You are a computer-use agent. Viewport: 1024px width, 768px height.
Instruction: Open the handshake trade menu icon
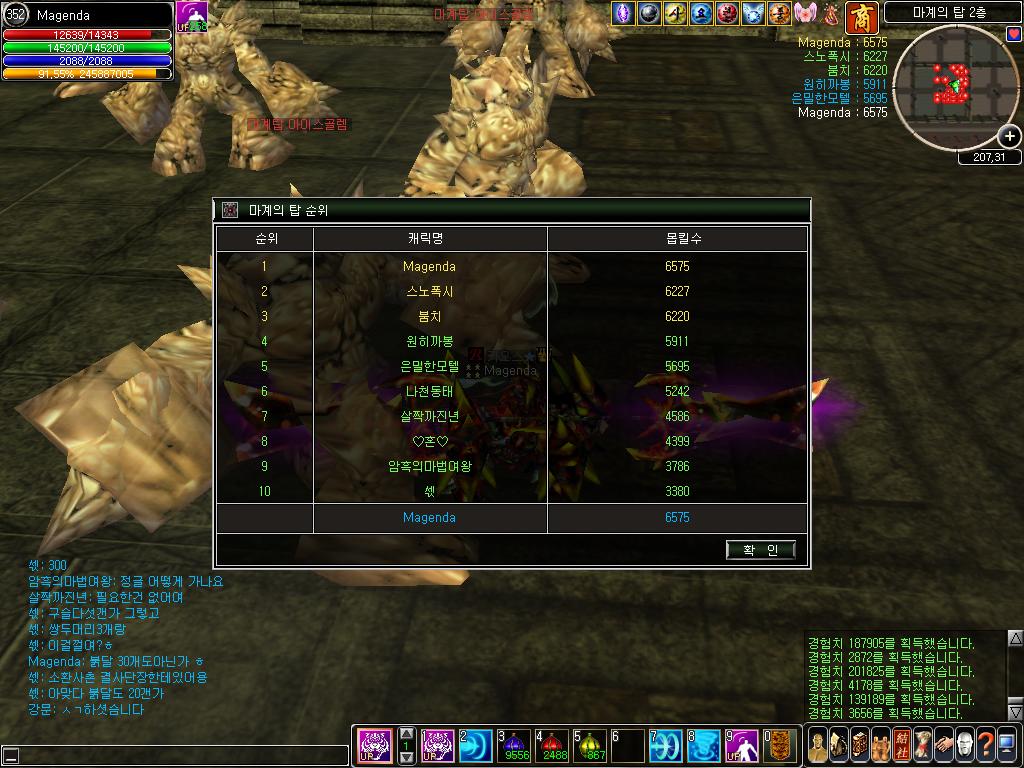click(943, 745)
